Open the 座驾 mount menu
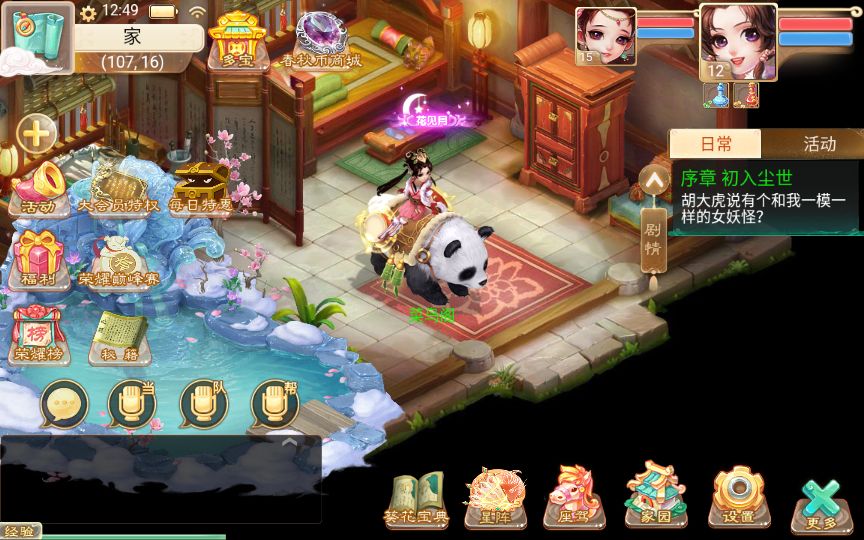The image size is (864, 540). point(569,497)
